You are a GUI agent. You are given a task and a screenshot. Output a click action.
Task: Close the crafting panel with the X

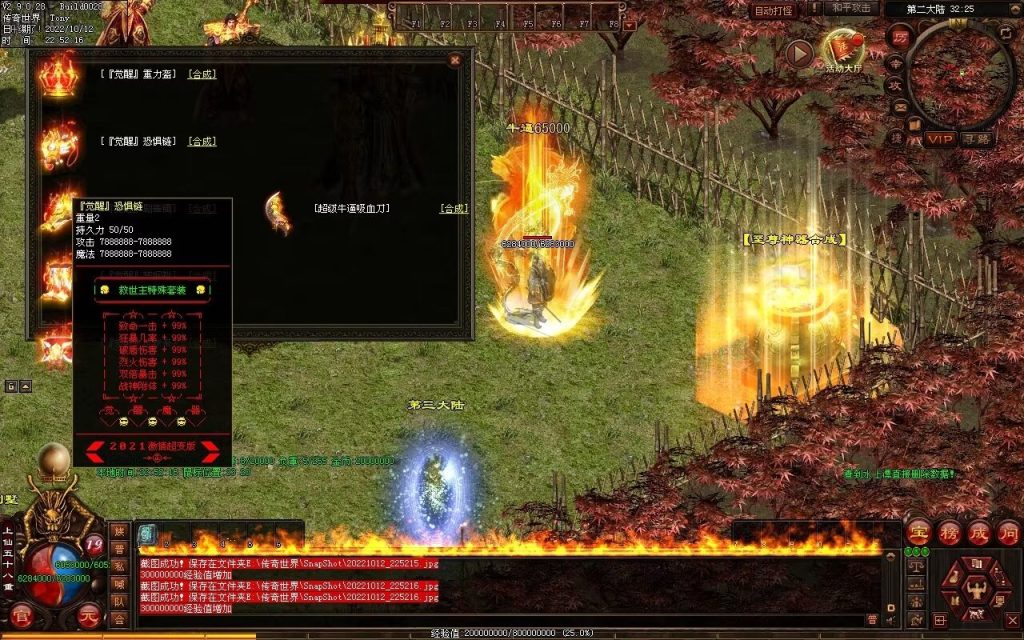(x=455, y=60)
